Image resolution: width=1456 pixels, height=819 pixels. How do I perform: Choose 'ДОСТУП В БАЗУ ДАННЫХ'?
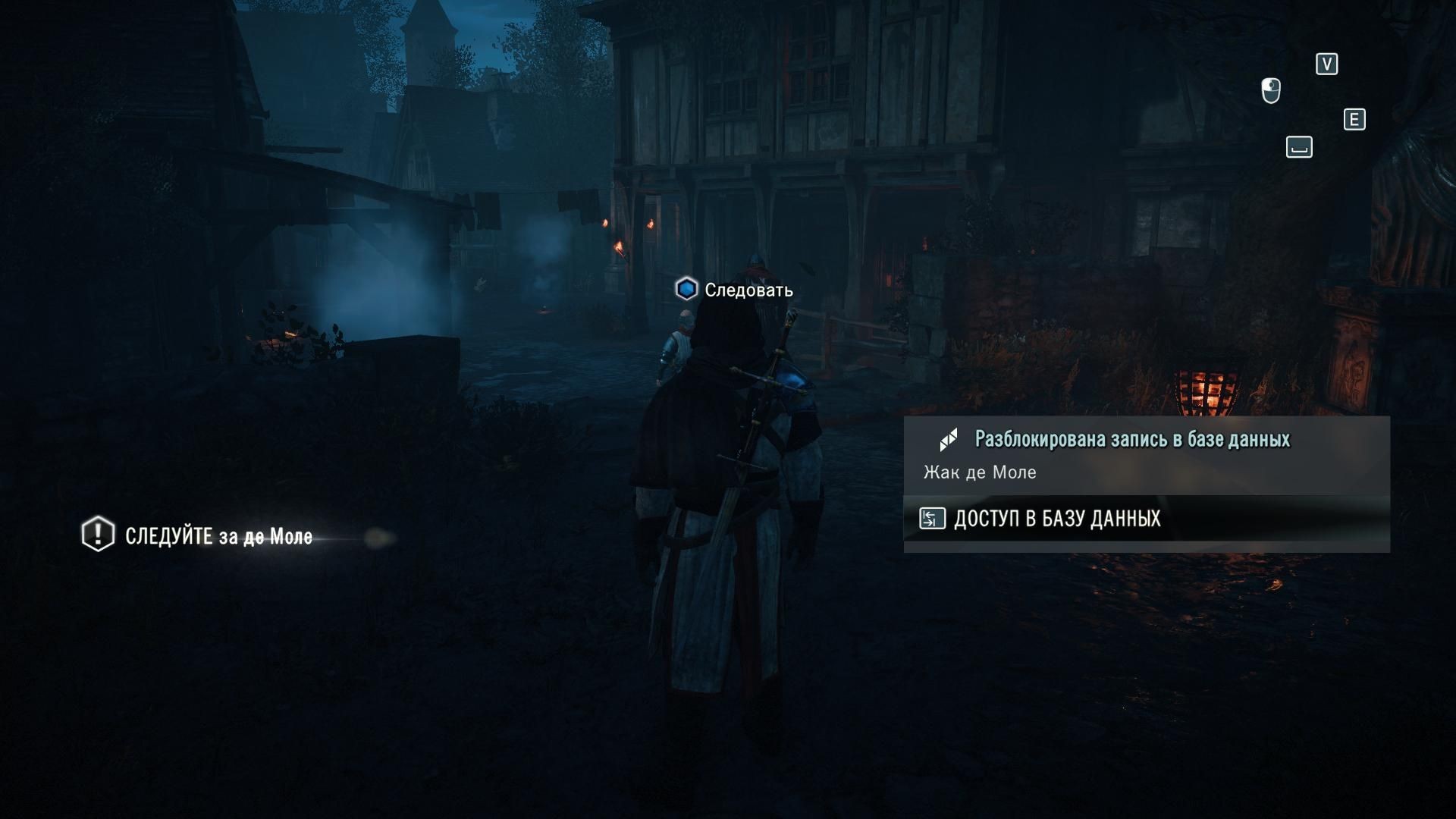click(1056, 519)
